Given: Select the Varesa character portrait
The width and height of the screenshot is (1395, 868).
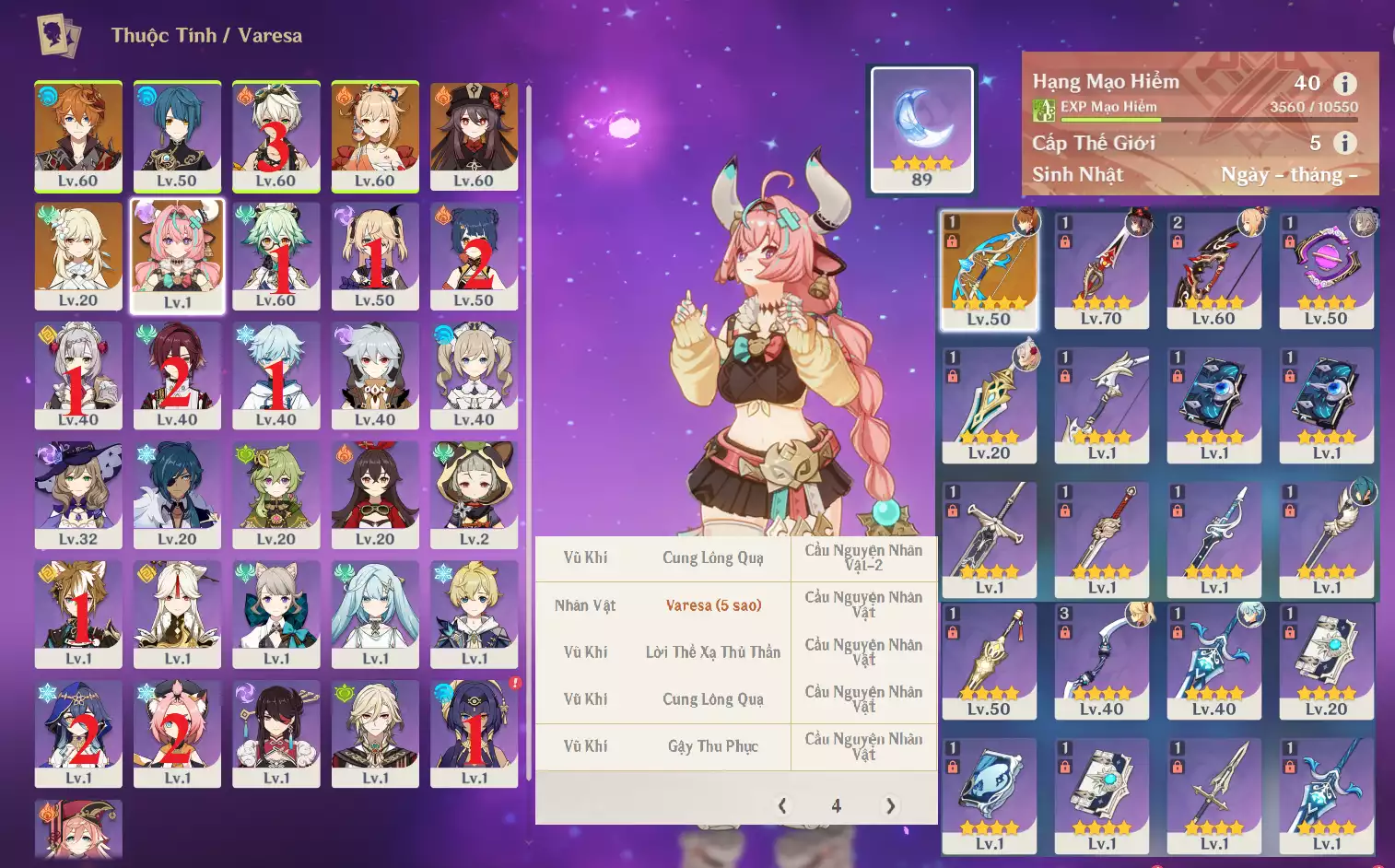Looking at the screenshot, I should pos(177,257).
